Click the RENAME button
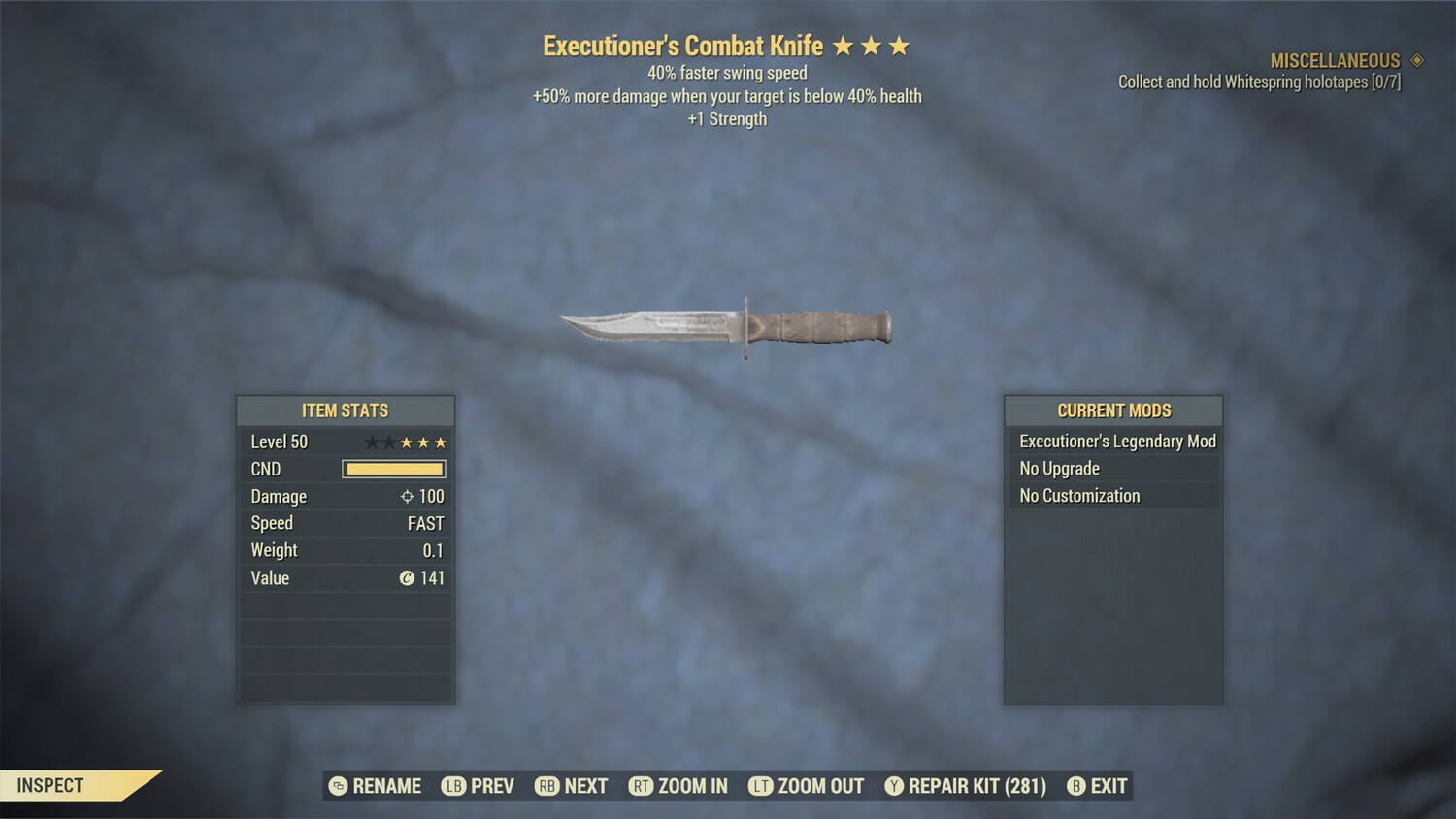 pos(385,786)
